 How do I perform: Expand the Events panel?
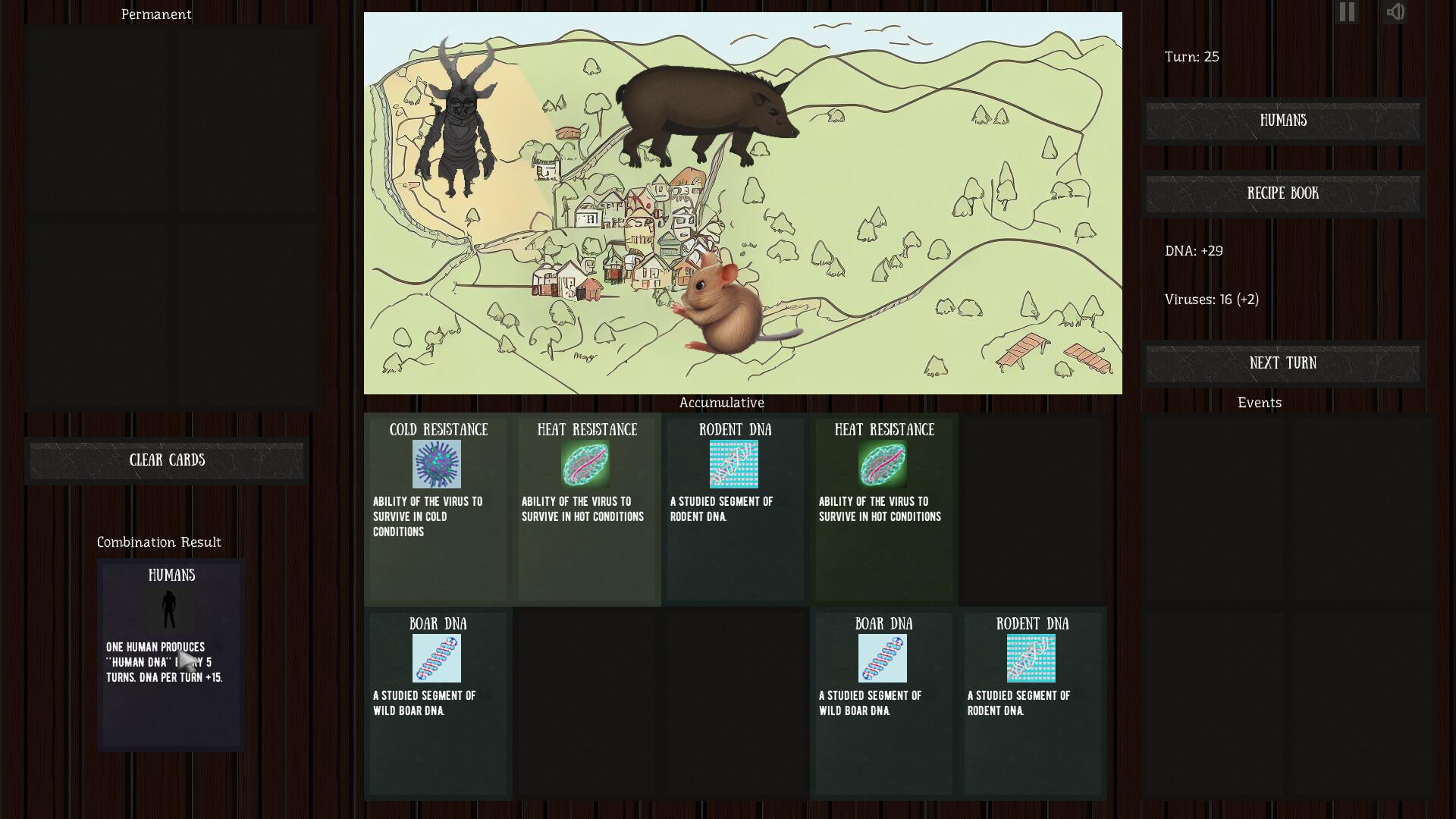1260,403
